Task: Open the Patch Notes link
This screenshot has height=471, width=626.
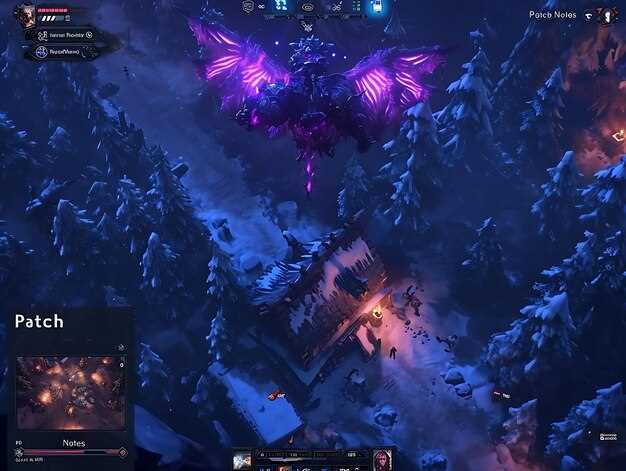Action: click(x=553, y=15)
